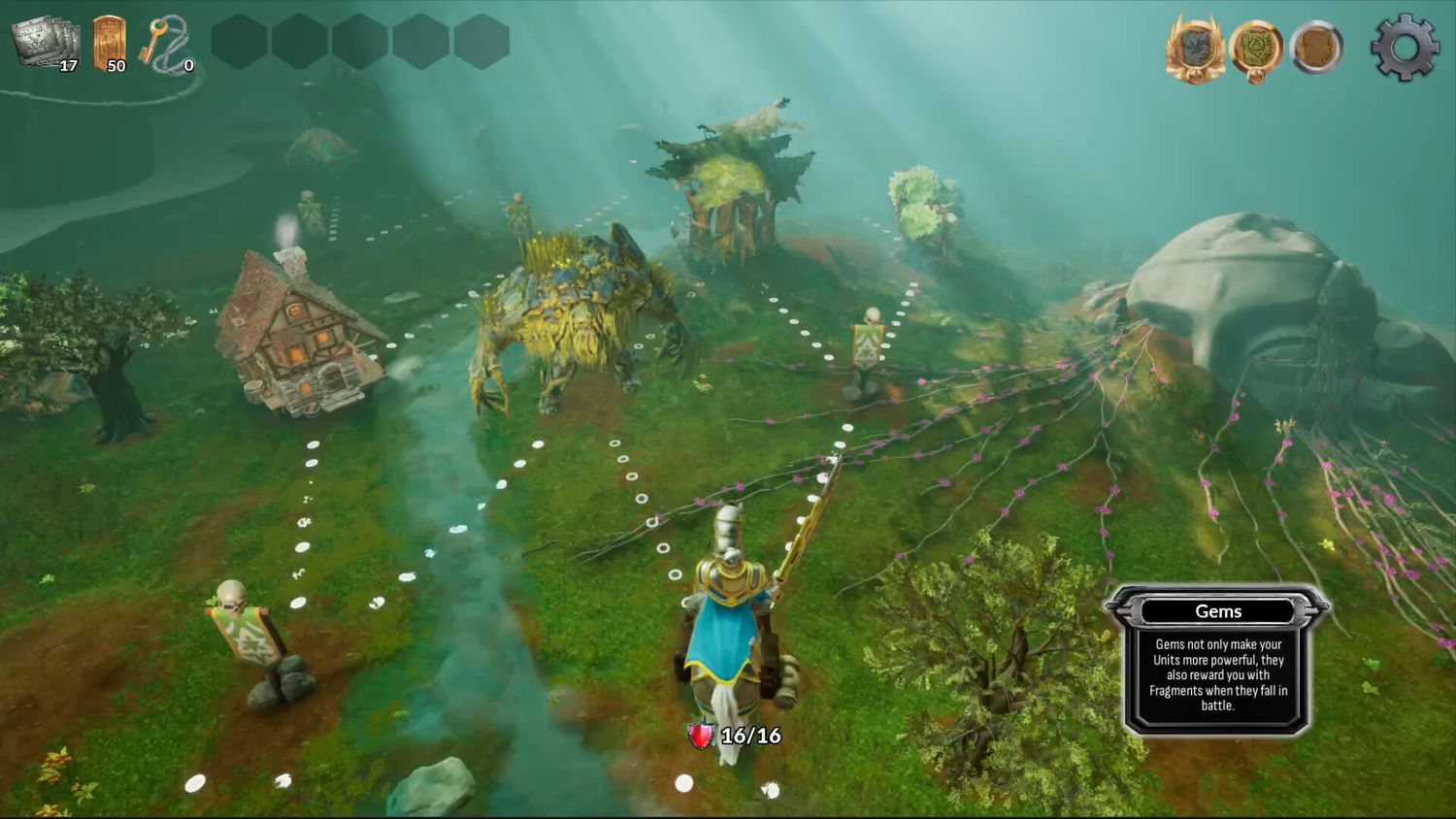The width and height of the screenshot is (1456, 819).
Task: Open the card deck showing 17
Action: (x=45, y=43)
